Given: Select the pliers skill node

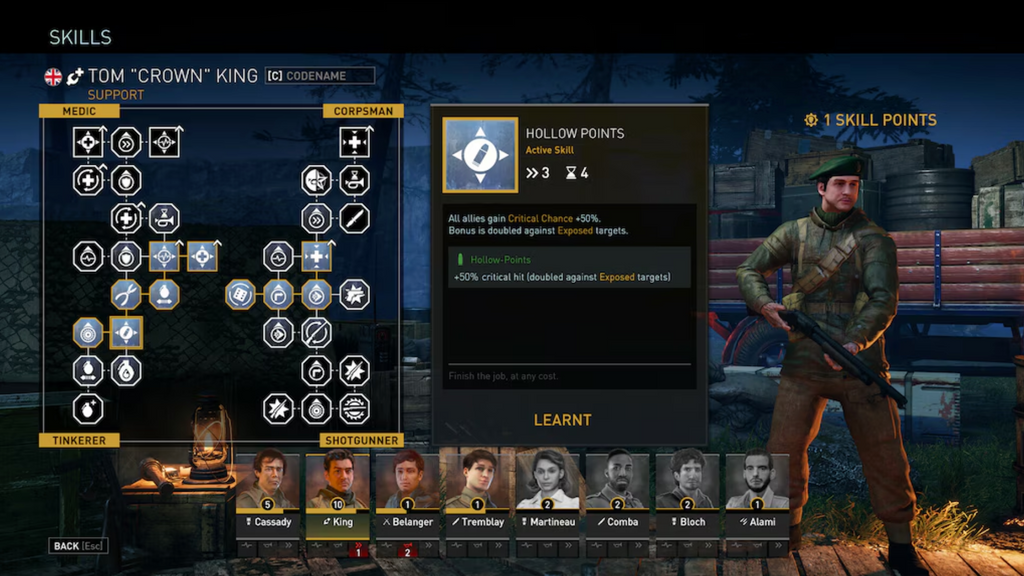Looking at the screenshot, I should 126,294.
